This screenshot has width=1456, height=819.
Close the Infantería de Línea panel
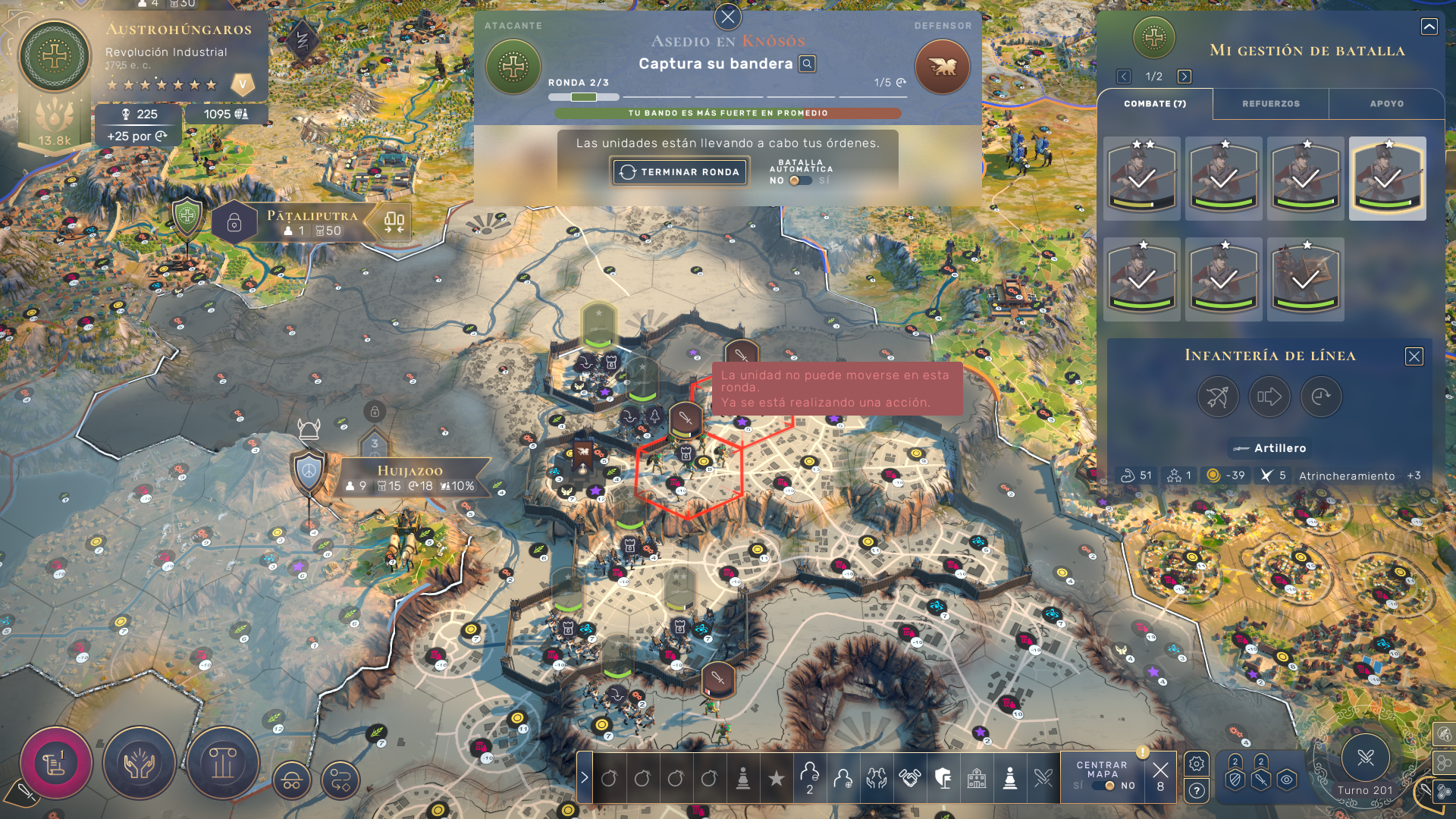point(1414,356)
